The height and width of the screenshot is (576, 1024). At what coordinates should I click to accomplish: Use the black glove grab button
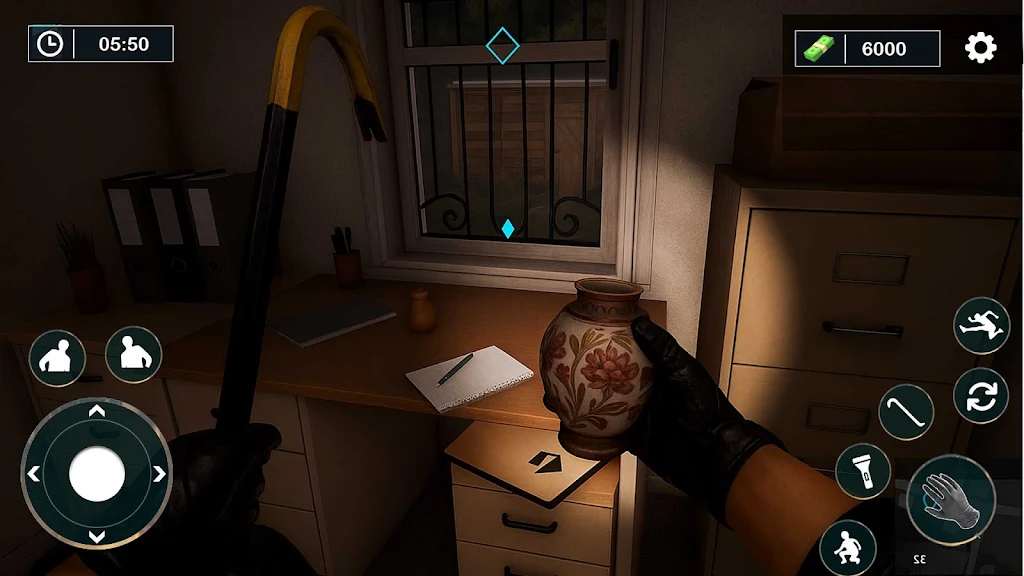click(x=951, y=499)
